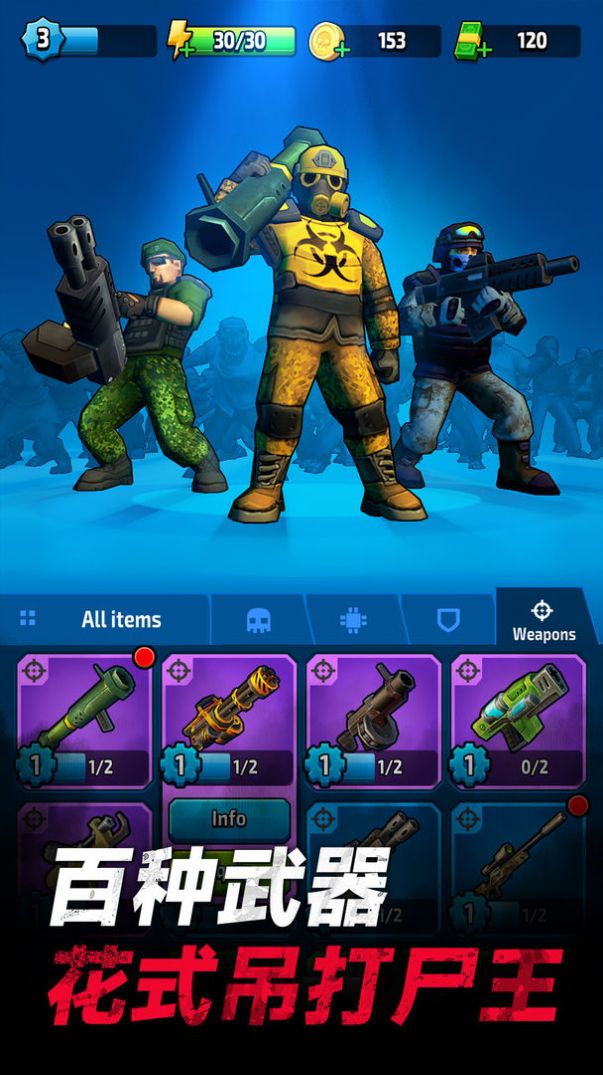Select the green rocket launcher card
Image resolution: width=603 pixels, height=1075 pixels.
coord(86,720)
